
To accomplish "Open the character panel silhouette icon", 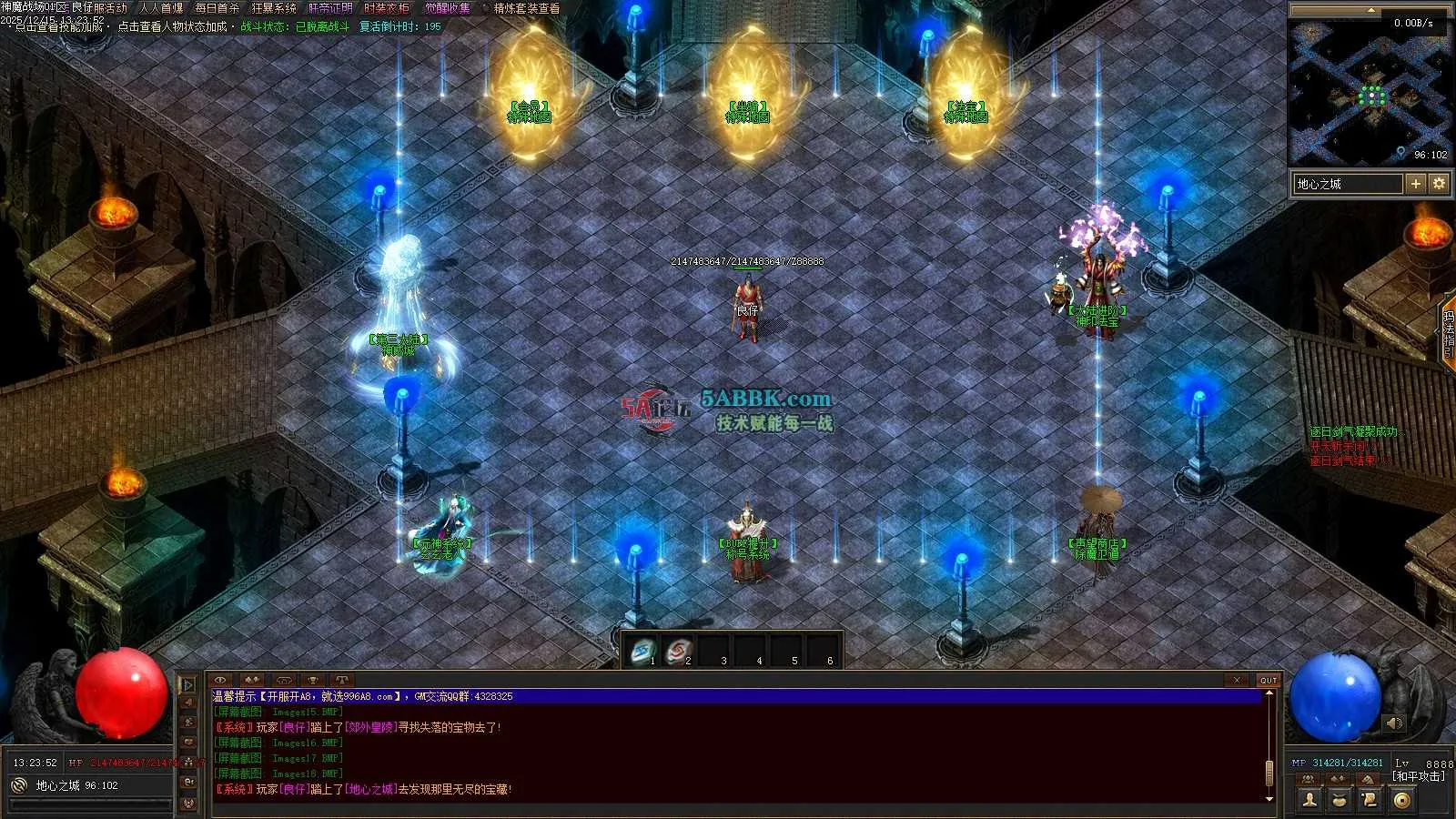I will (x=1309, y=800).
